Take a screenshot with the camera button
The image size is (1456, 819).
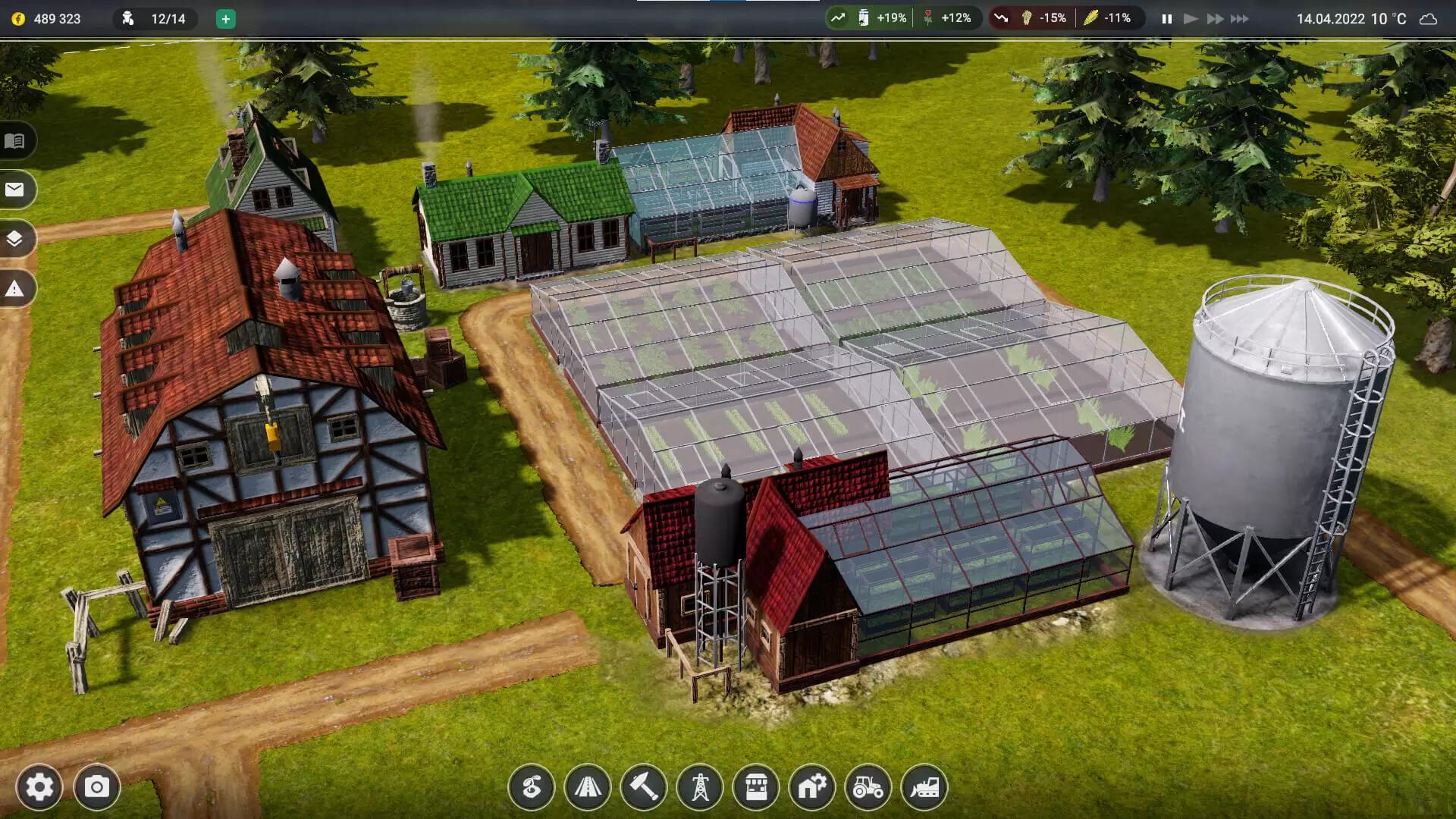point(96,787)
